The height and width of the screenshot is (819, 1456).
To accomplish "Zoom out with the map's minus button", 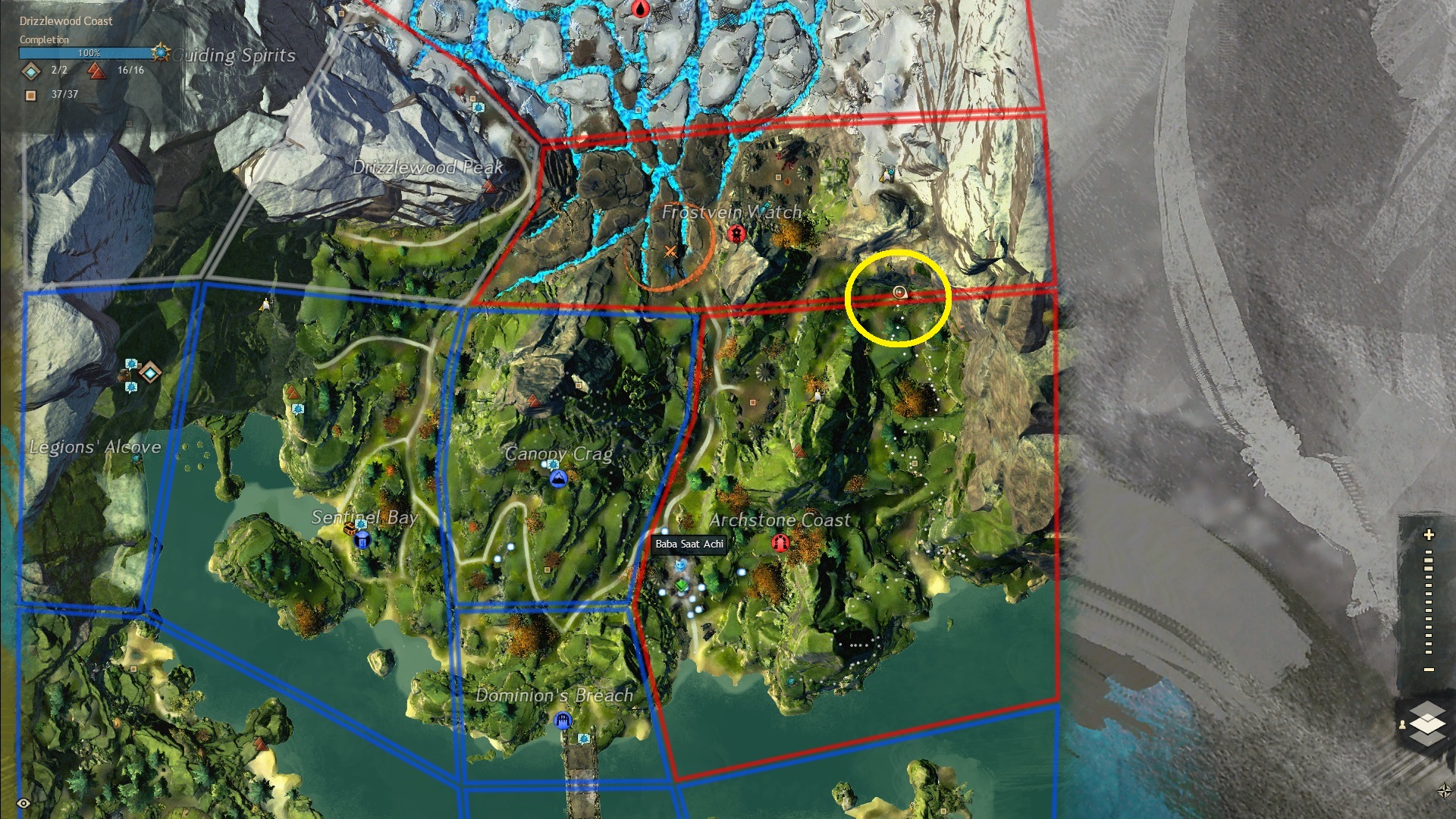I will click(x=1429, y=670).
